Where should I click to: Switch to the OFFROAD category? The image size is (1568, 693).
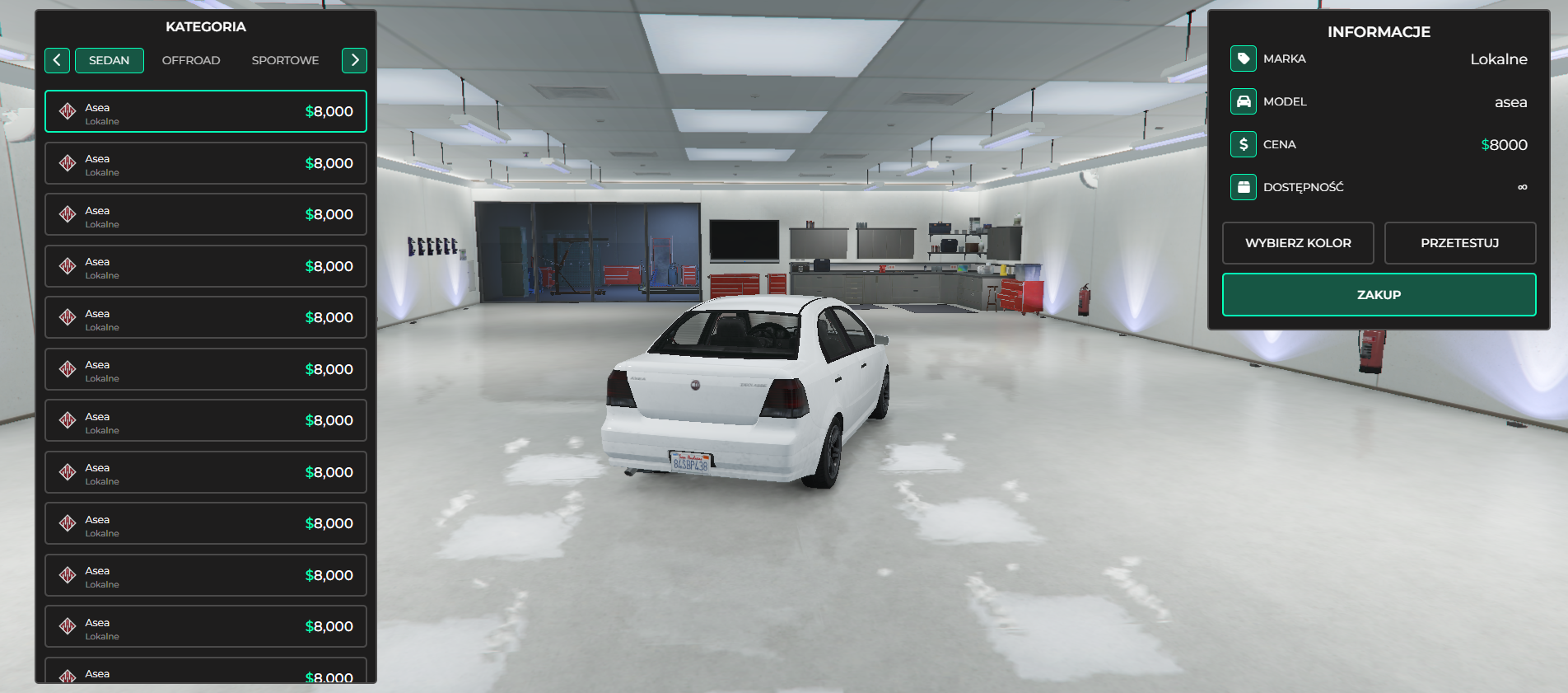click(191, 60)
